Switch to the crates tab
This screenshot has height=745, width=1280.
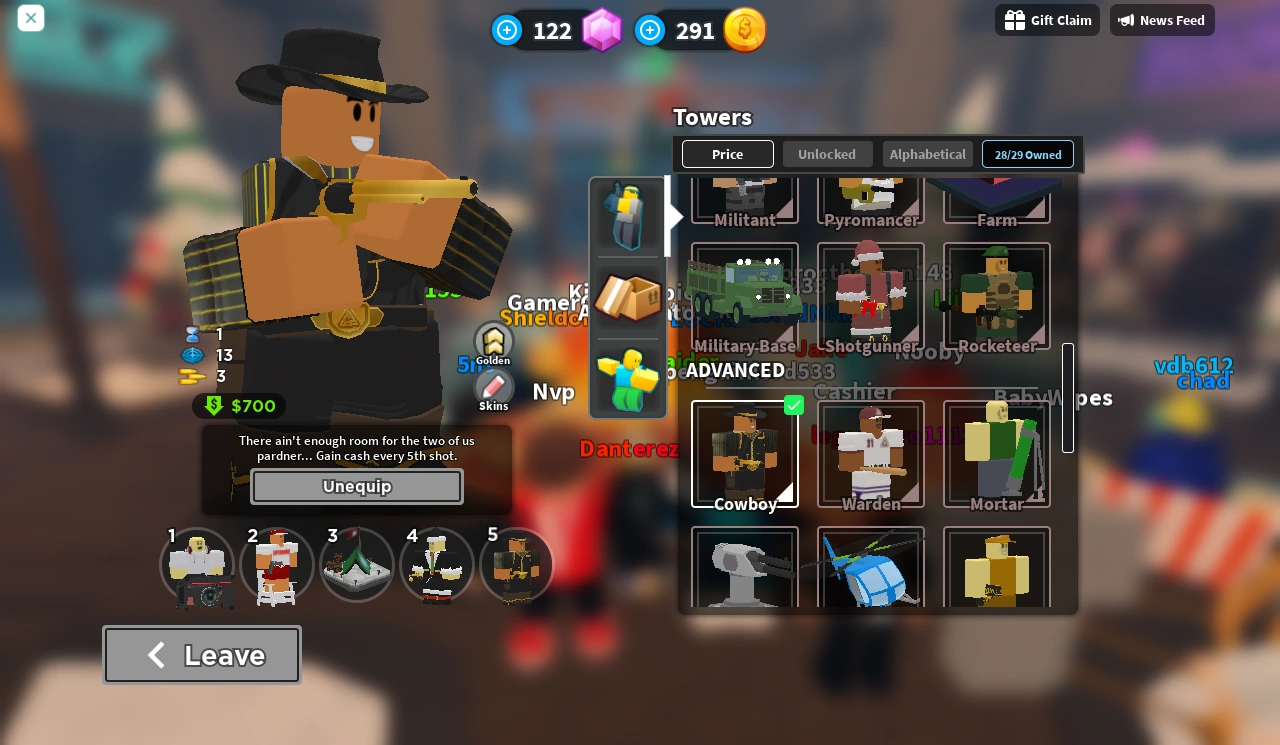click(627, 296)
